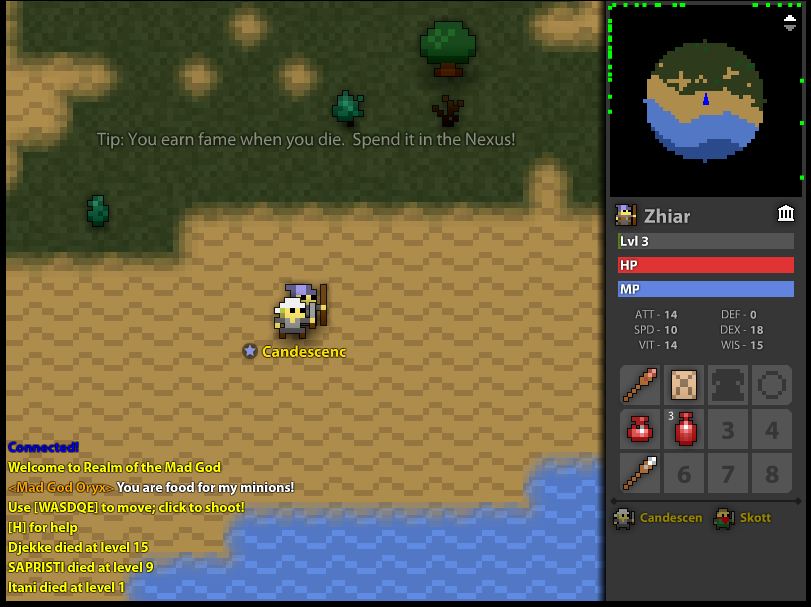811x607 pixels.
Task: Select the white-tipped staff in inventory
Action: click(640, 473)
